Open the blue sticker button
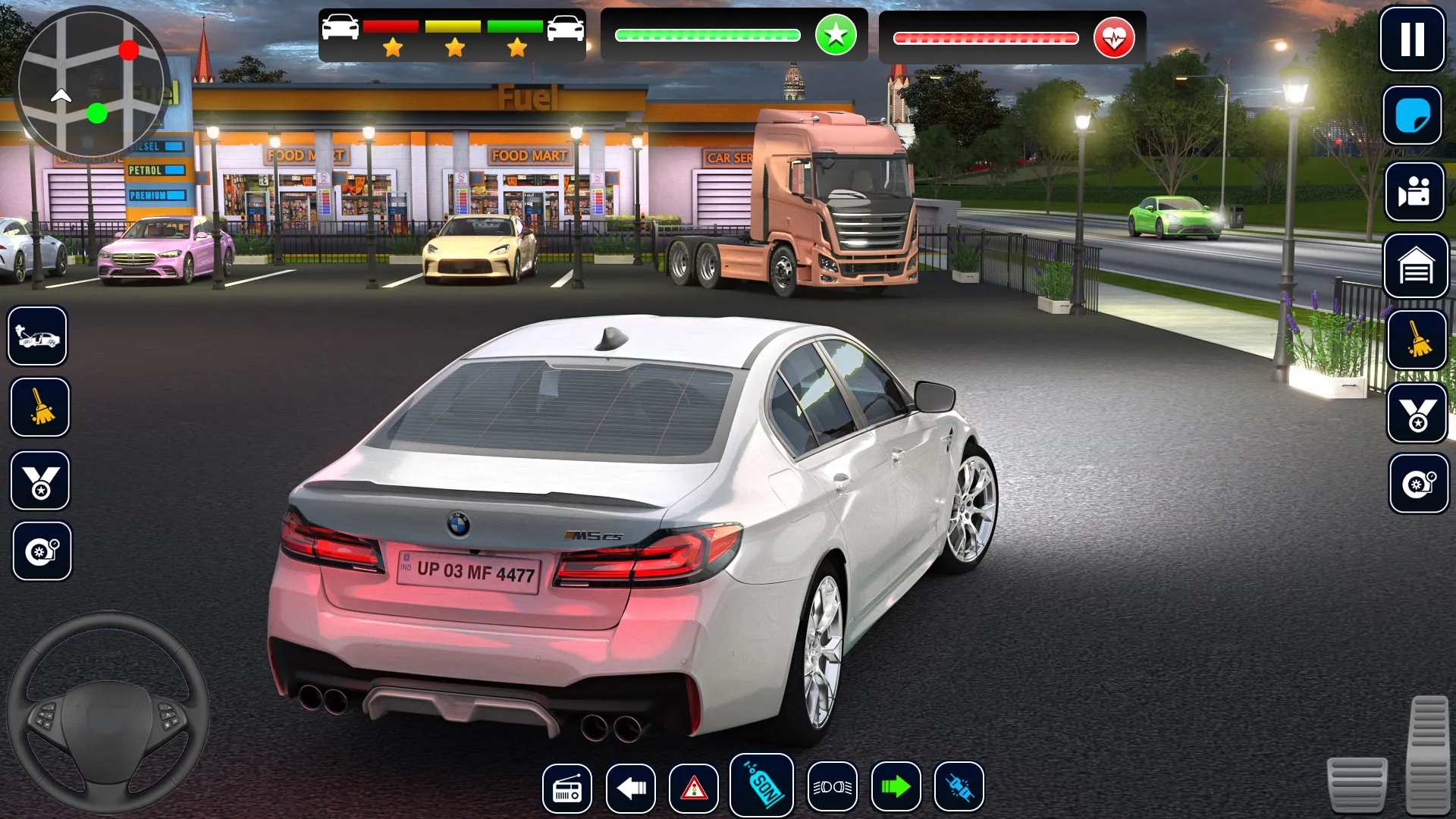Screen dimensions: 1456x819 1412,115
